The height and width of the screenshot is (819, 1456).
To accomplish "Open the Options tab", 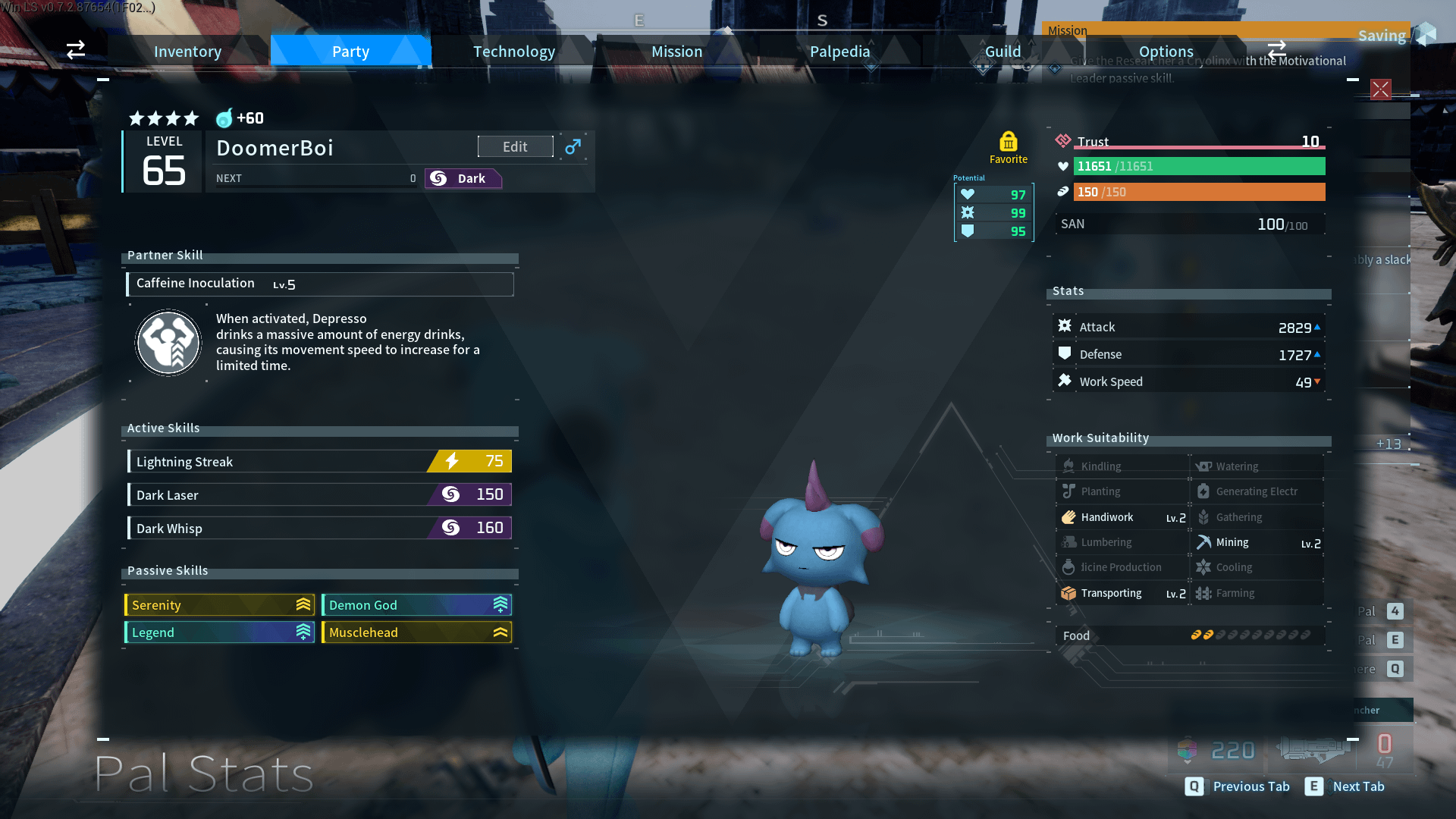I will [x=1166, y=52].
